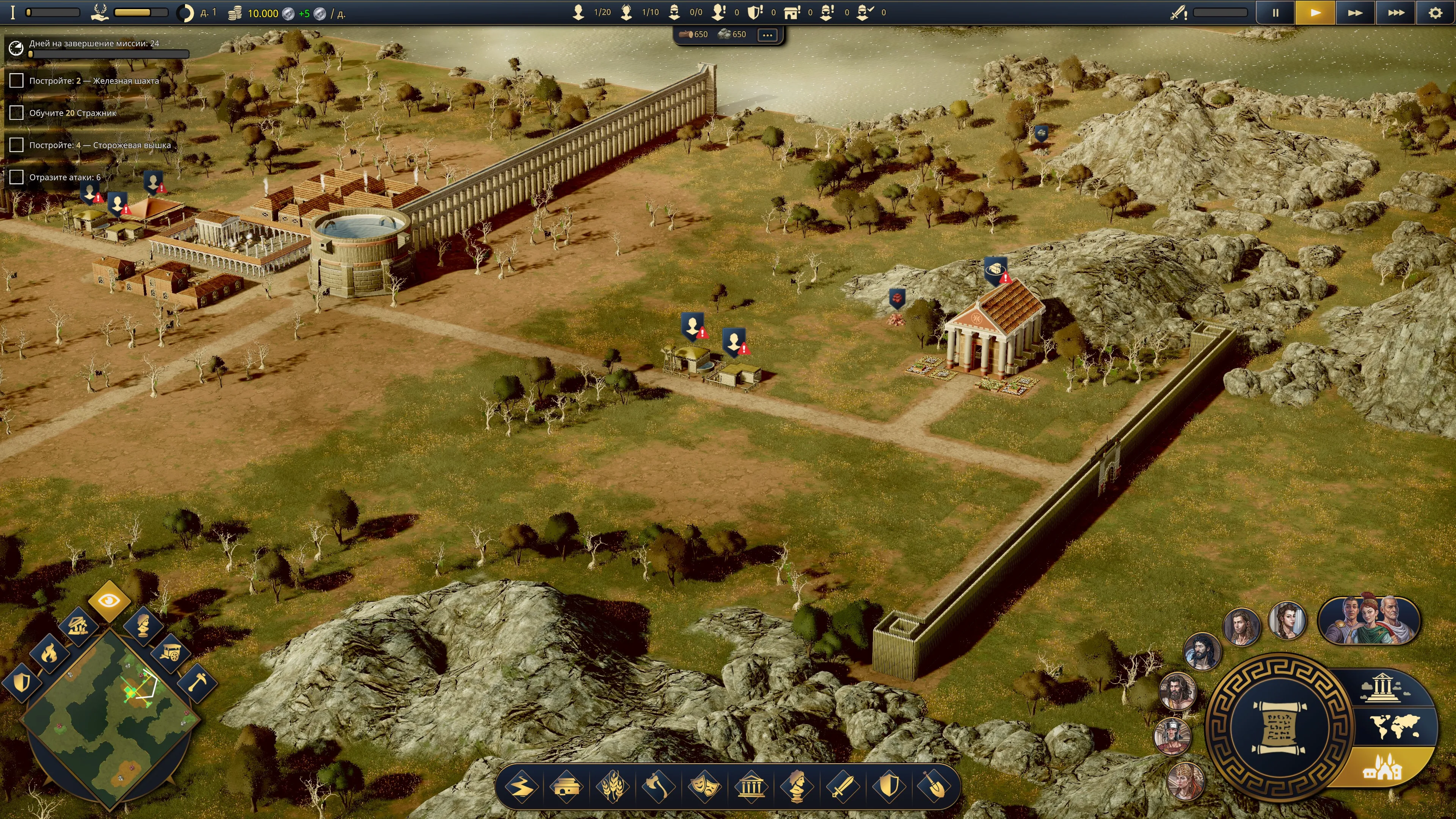This screenshot has height=819, width=1456.
Task: Open the roads build category
Action: click(521, 786)
